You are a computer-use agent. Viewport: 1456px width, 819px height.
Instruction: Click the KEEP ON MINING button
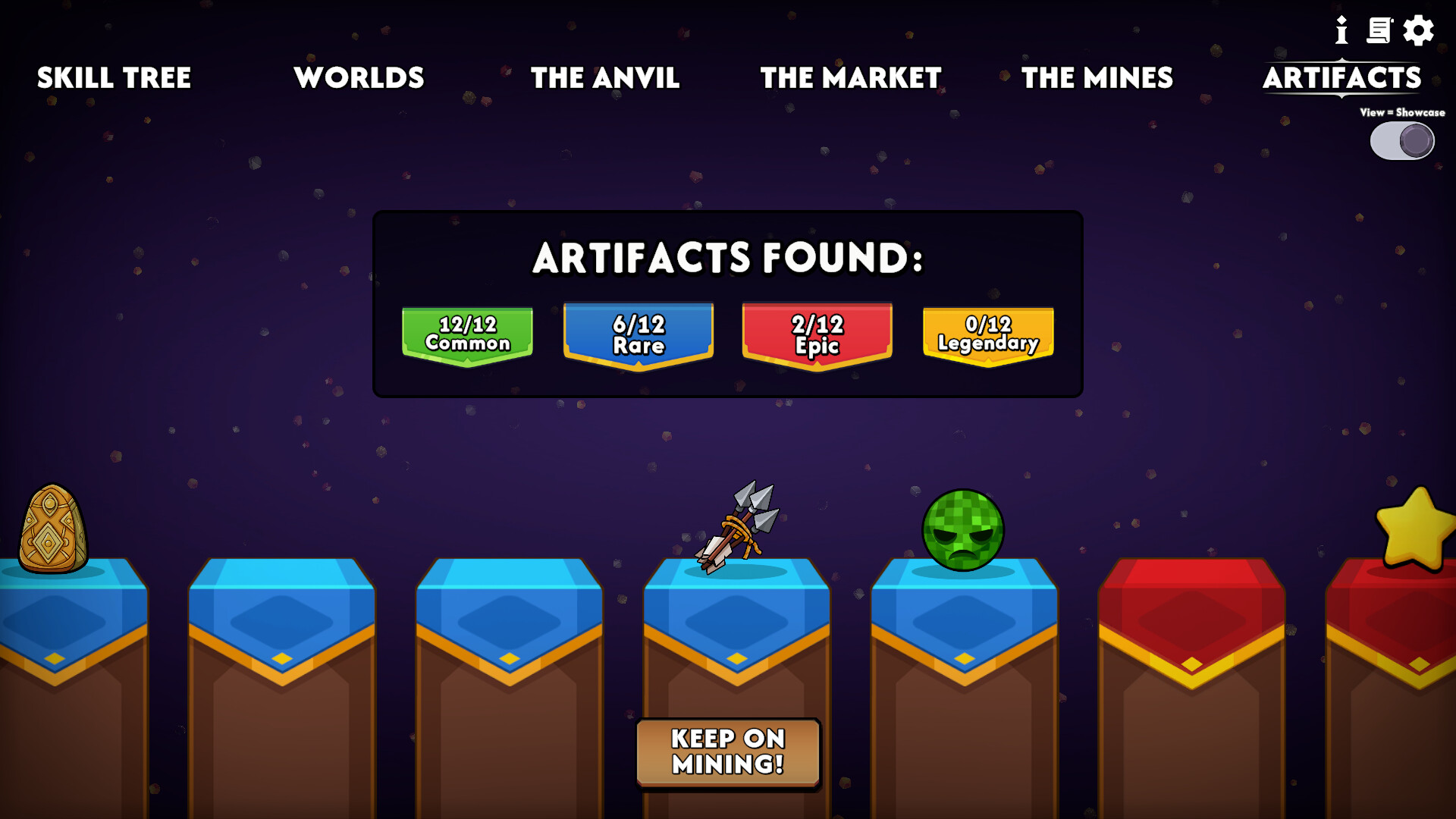[728, 753]
